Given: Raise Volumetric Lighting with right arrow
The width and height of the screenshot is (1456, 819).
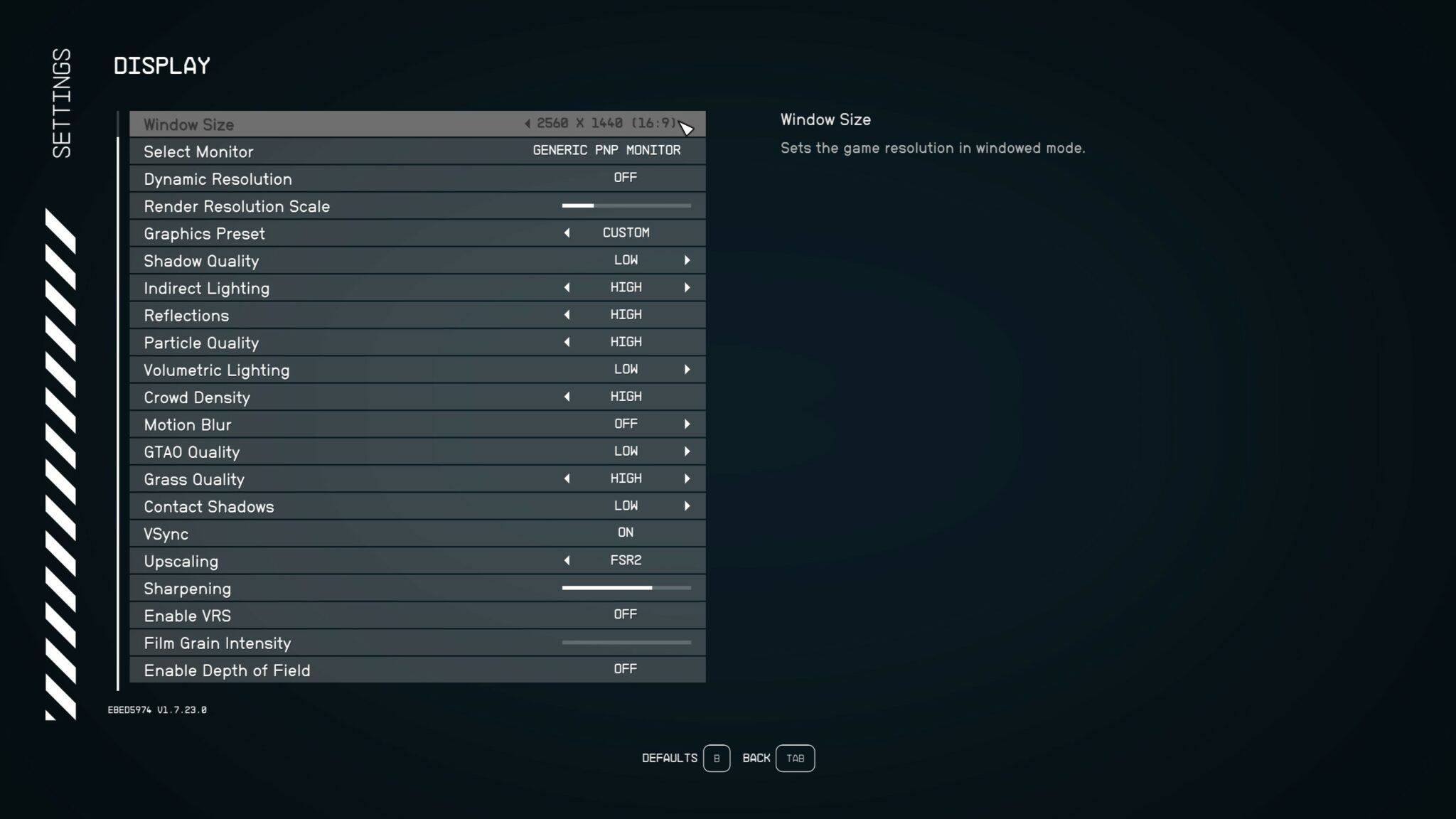Looking at the screenshot, I should (x=687, y=369).
